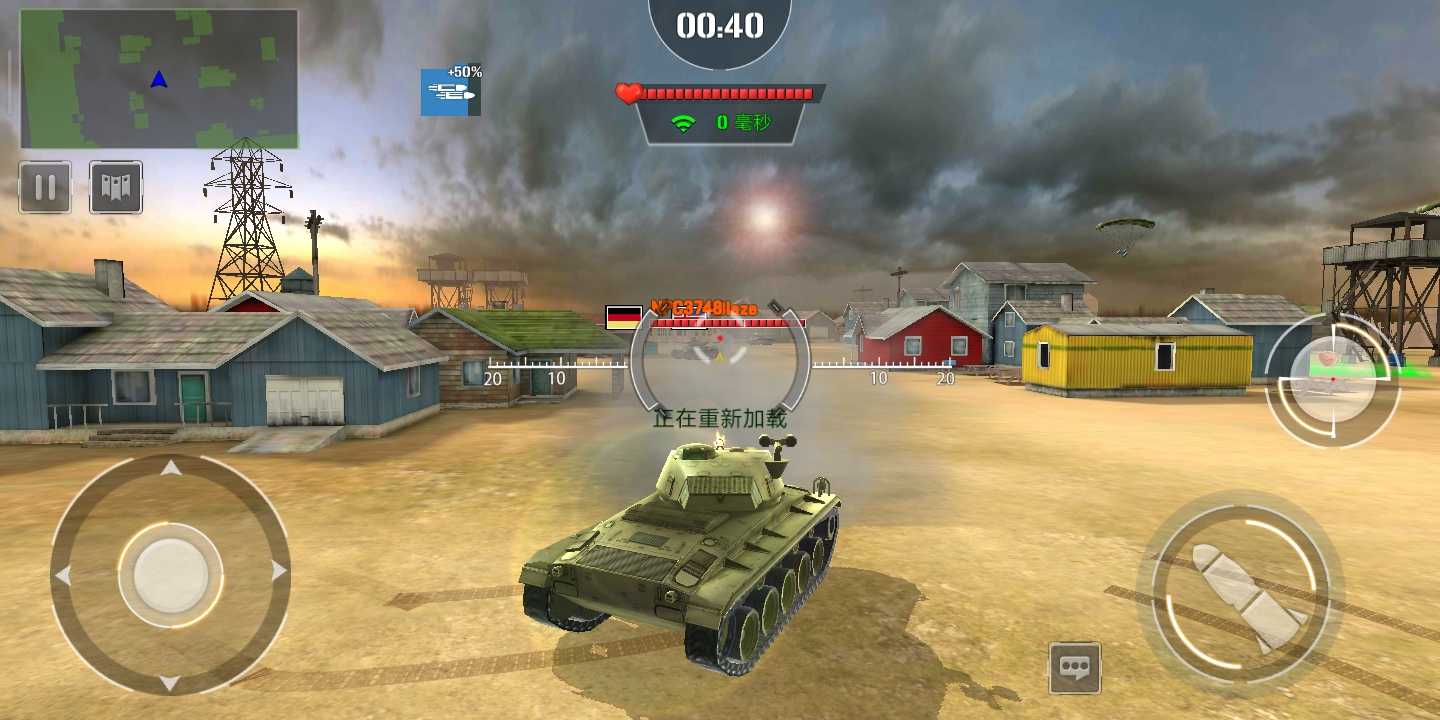Screen dimensions: 1440x720
Task: Tap the red enemy health bar above the crosshair
Action: point(727,324)
